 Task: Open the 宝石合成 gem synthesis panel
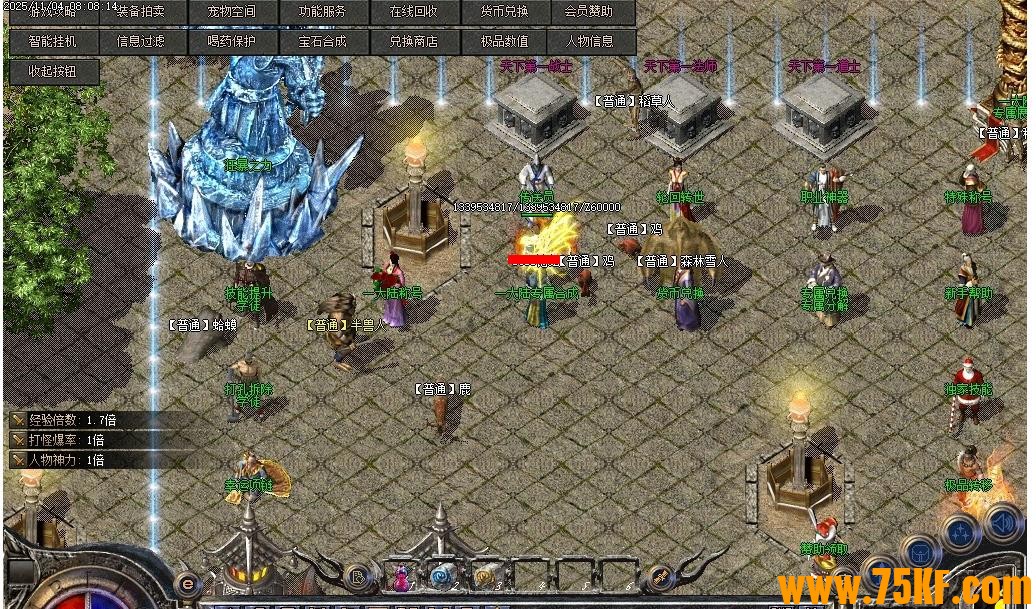click(322, 42)
